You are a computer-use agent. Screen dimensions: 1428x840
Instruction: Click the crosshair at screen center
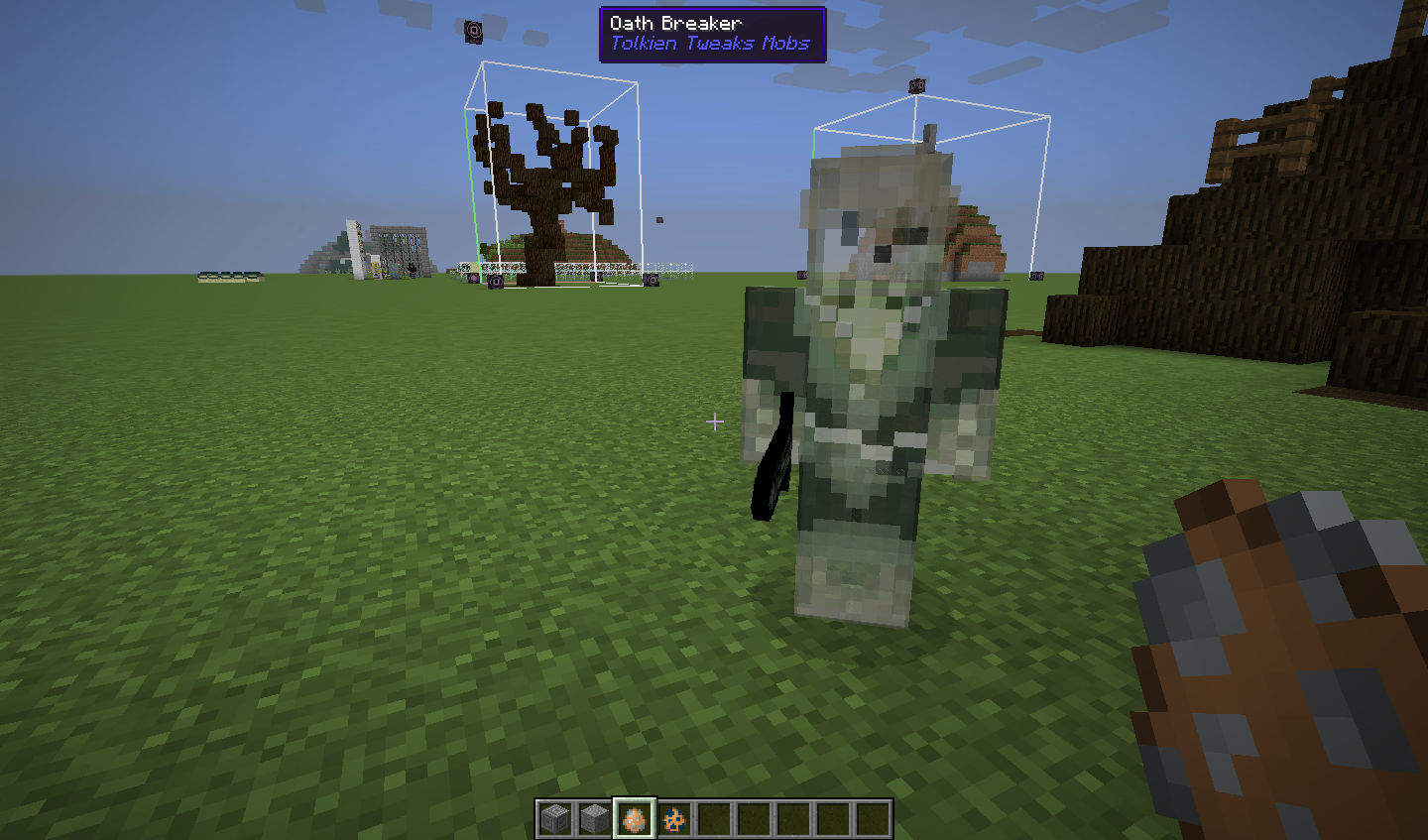[714, 422]
